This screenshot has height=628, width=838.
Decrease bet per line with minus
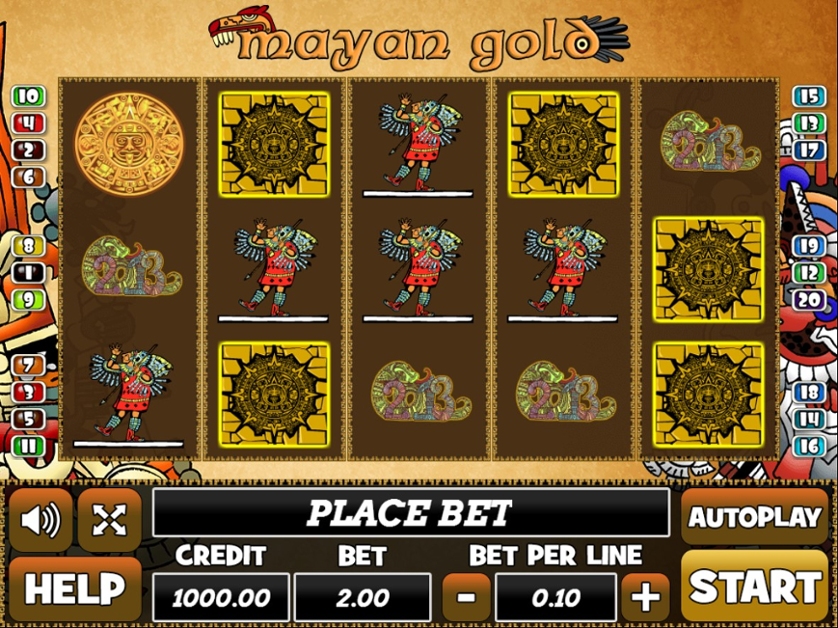465,598
